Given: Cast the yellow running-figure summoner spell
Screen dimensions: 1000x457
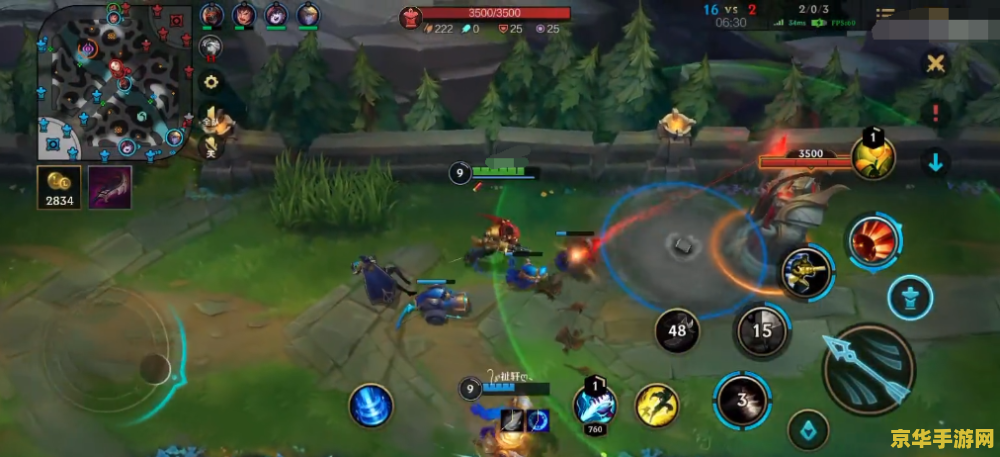Looking at the screenshot, I should [x=657, y=403].
